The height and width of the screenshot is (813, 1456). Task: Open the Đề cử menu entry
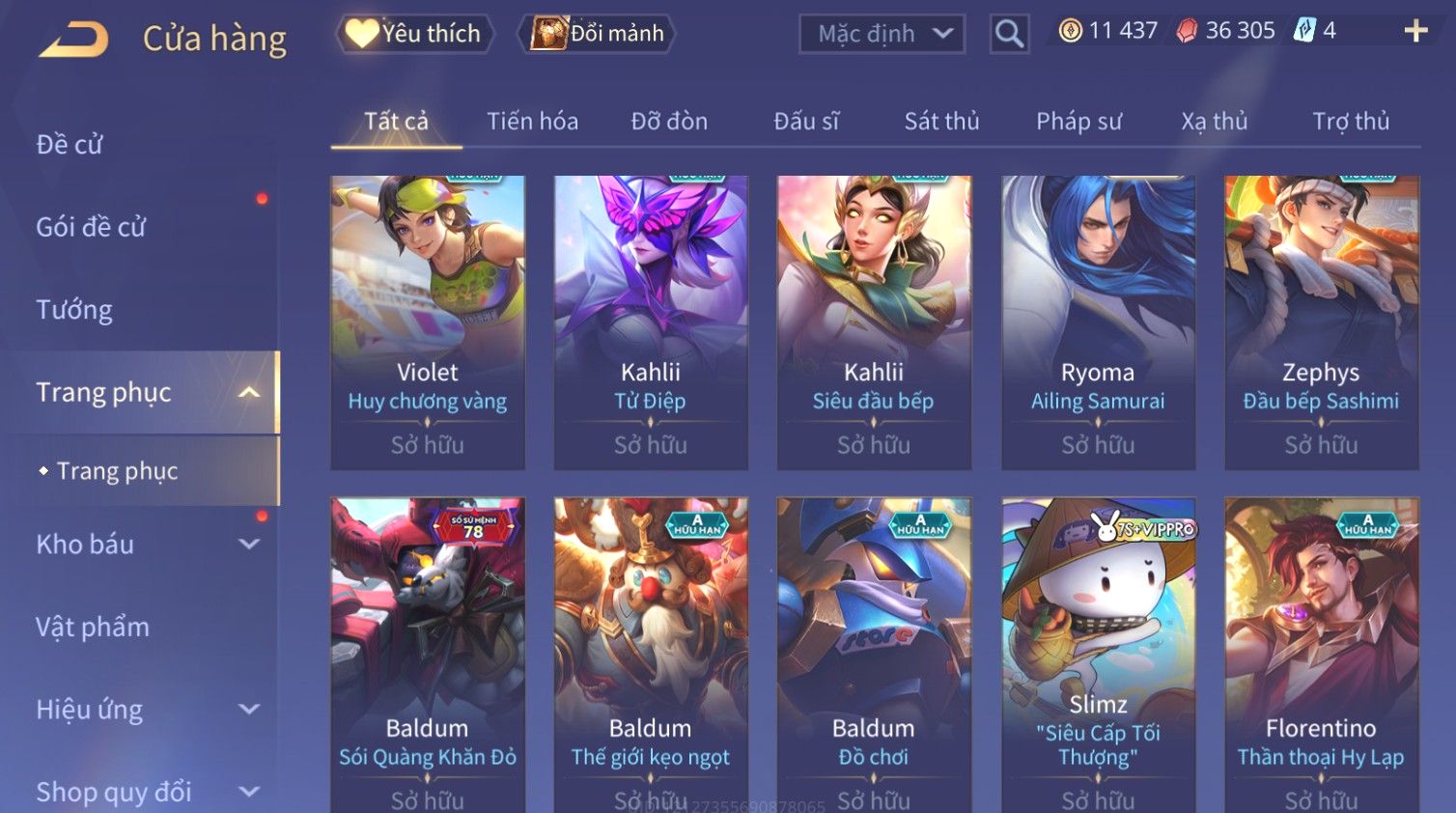coord(70,145)
